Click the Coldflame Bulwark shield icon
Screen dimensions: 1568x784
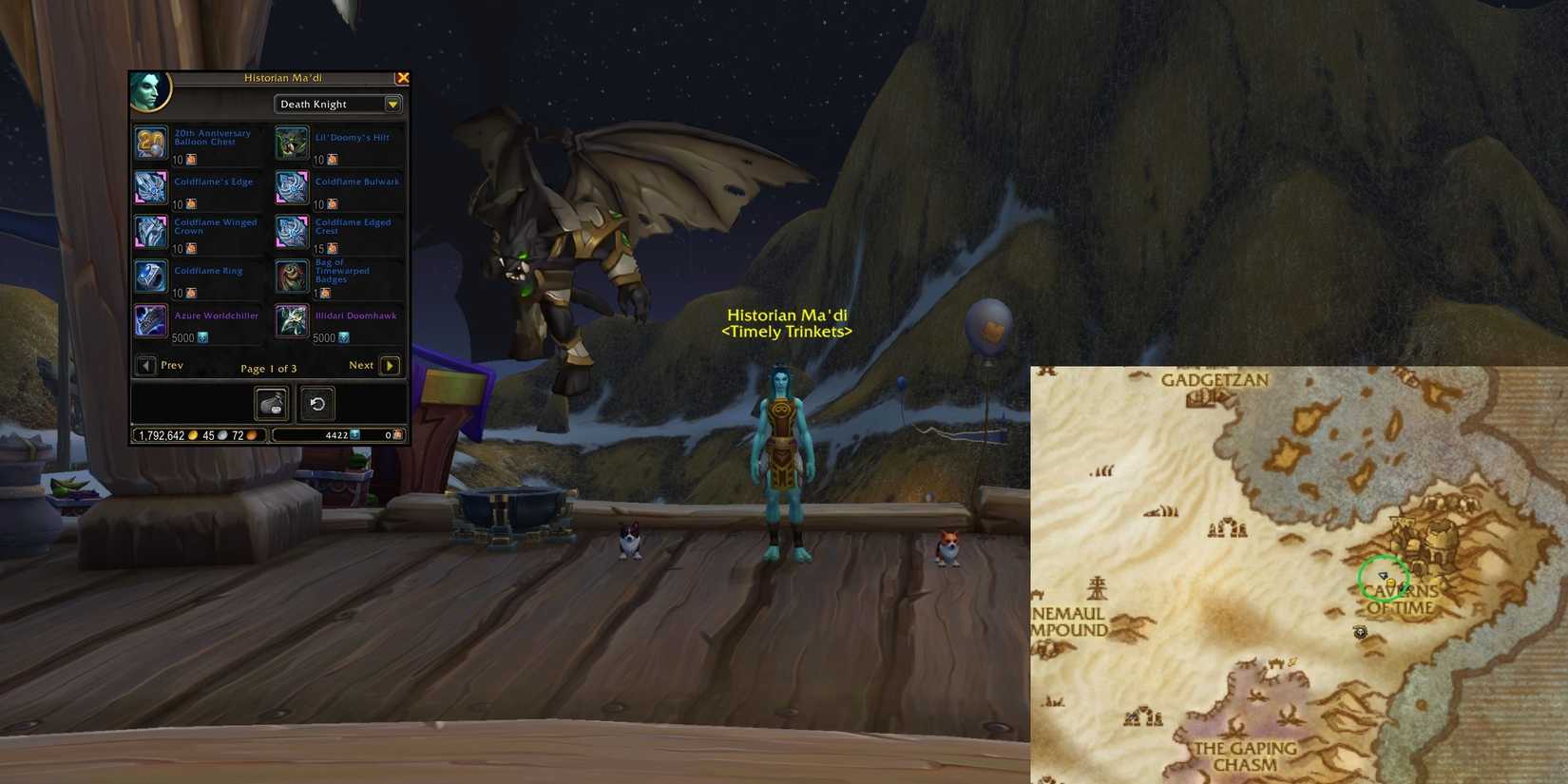[x=291, y=185]
